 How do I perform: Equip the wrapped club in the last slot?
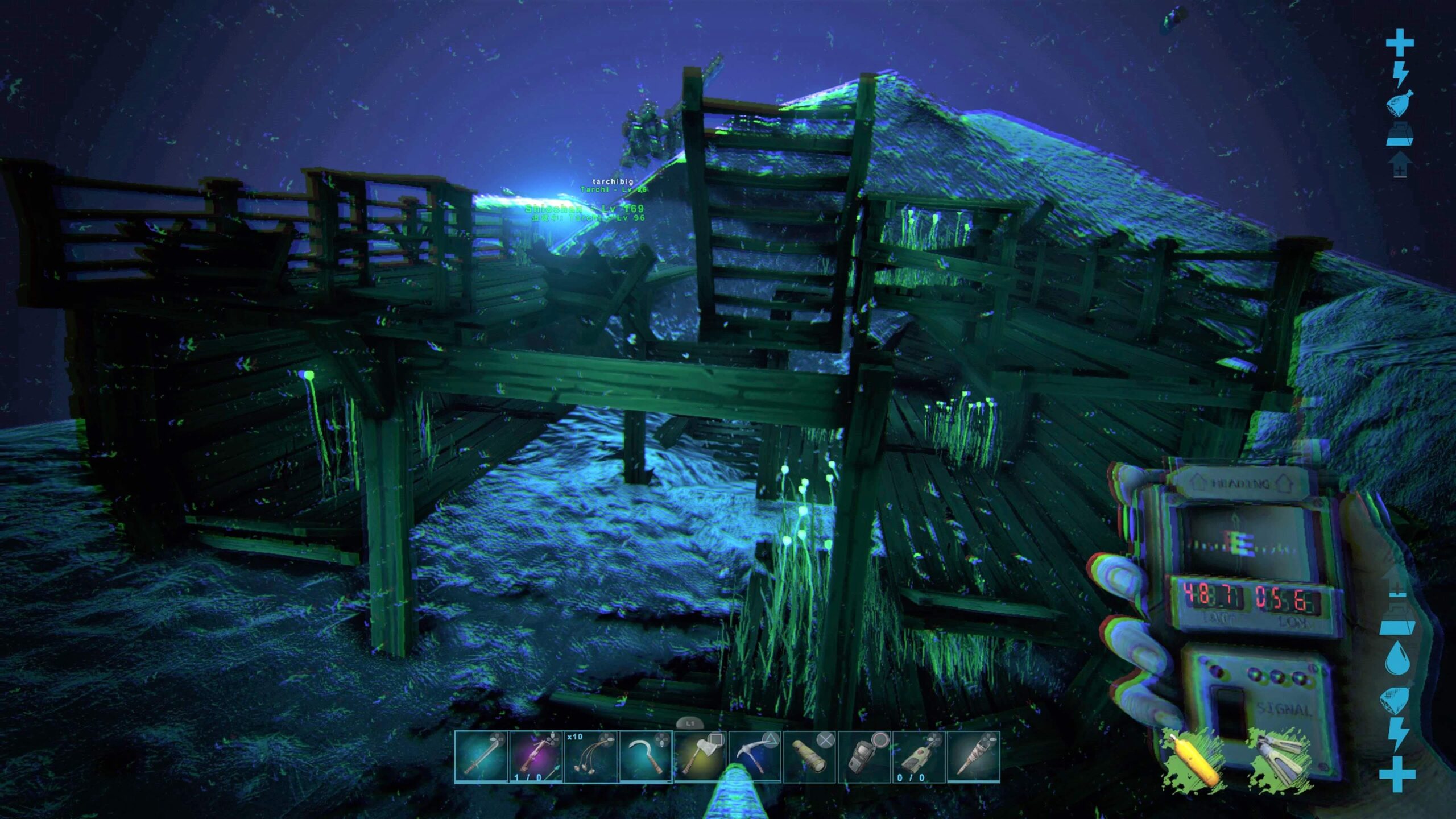click(x=973, y=758)
